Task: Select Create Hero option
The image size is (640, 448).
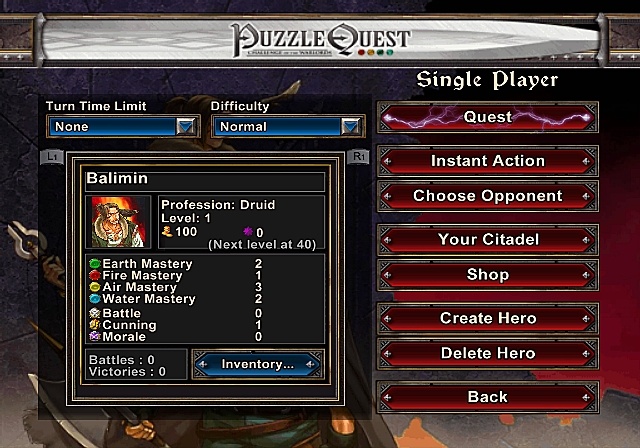Action: point(487,318)
